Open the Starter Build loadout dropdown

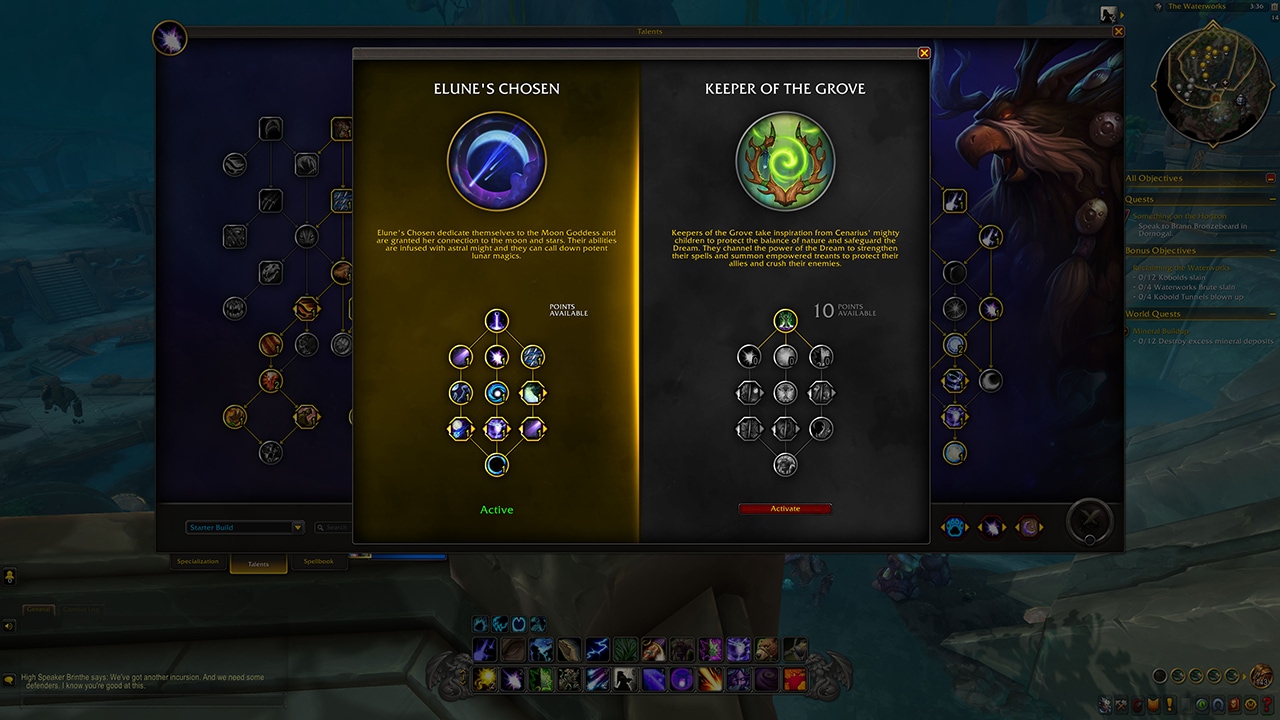click(243, 527)
